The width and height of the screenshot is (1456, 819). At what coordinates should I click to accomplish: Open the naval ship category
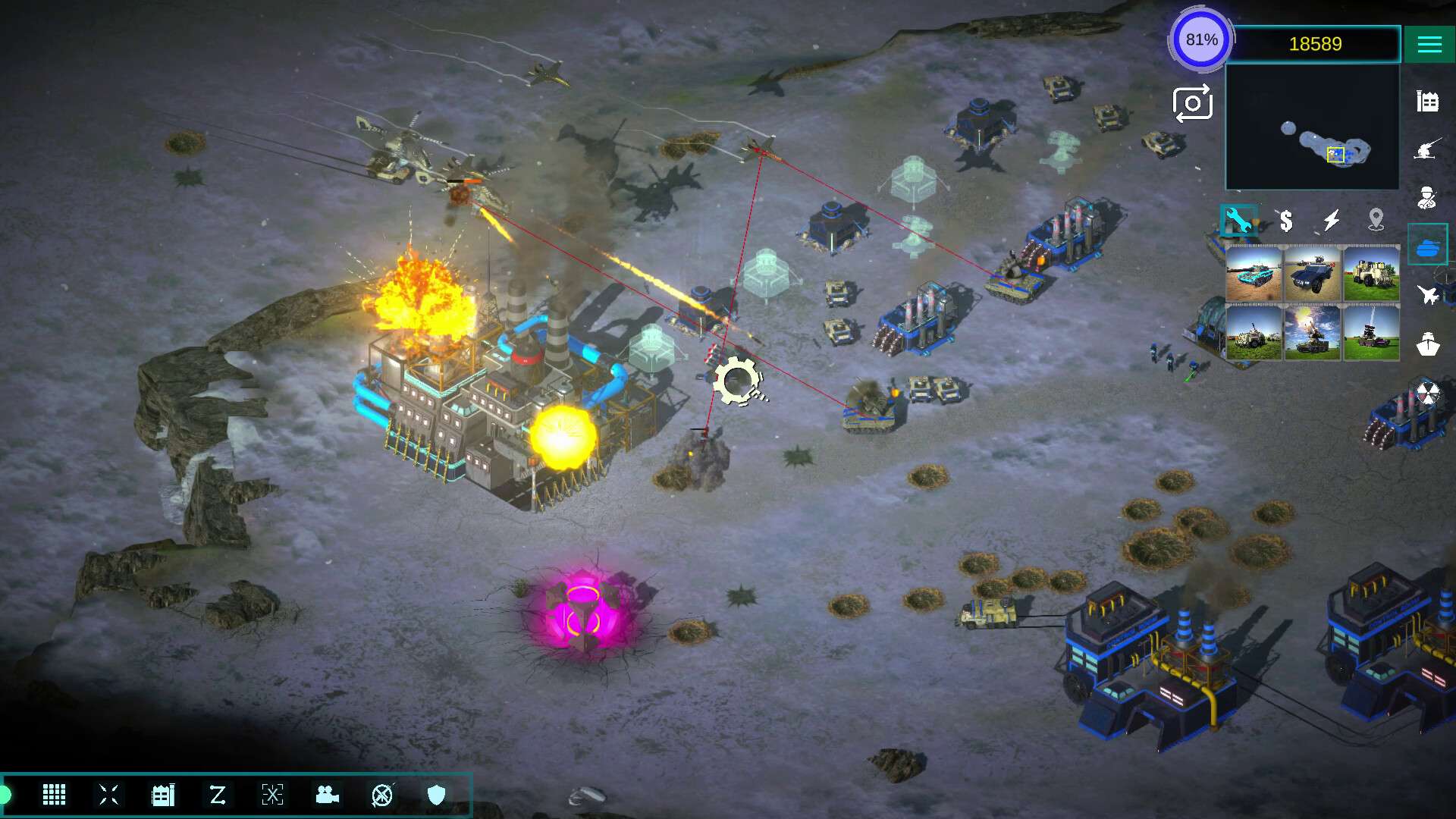[x=1427, y=344]
